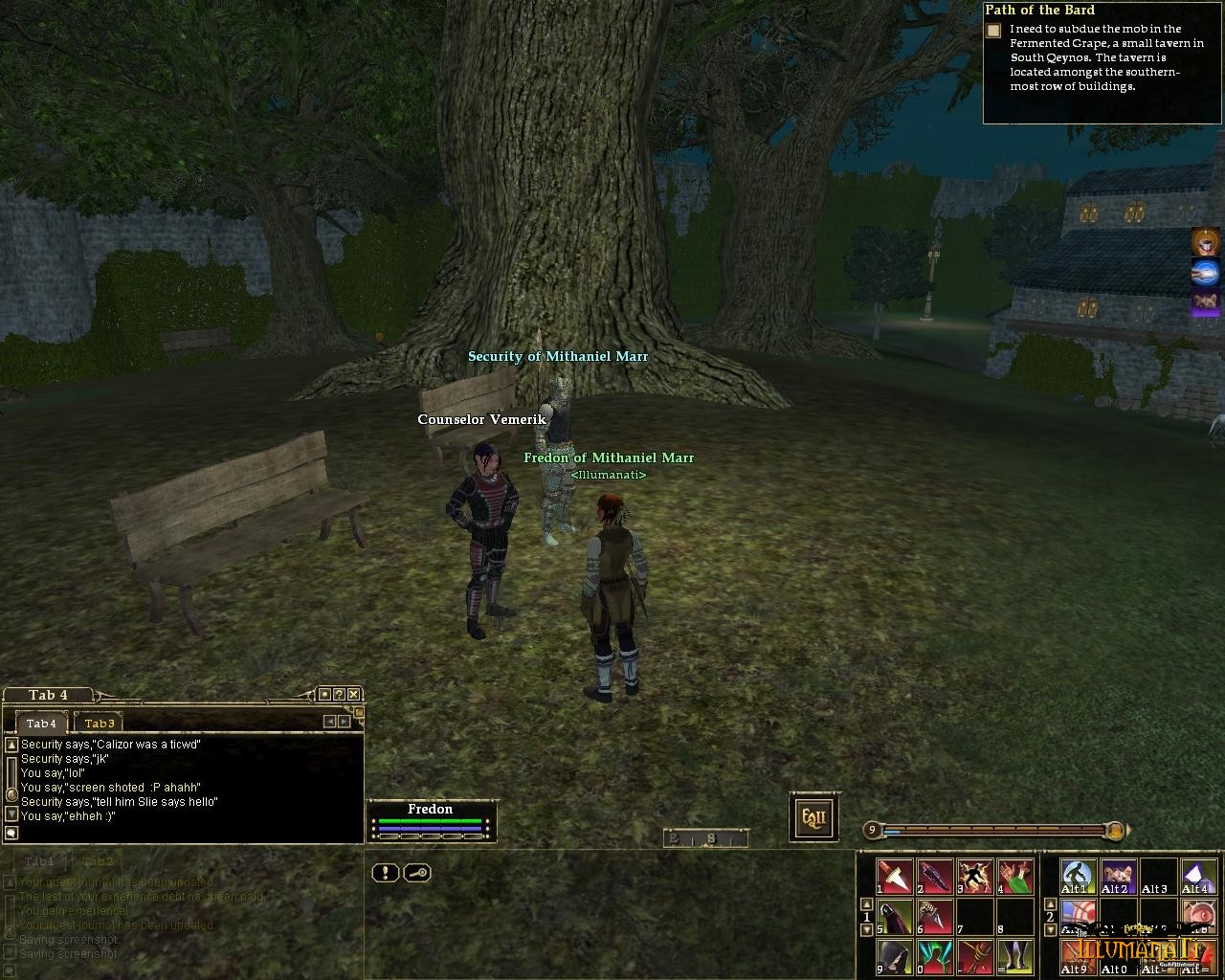
Task: Activate the walking figure ability on Alt 1
Action: point(1078,876)
